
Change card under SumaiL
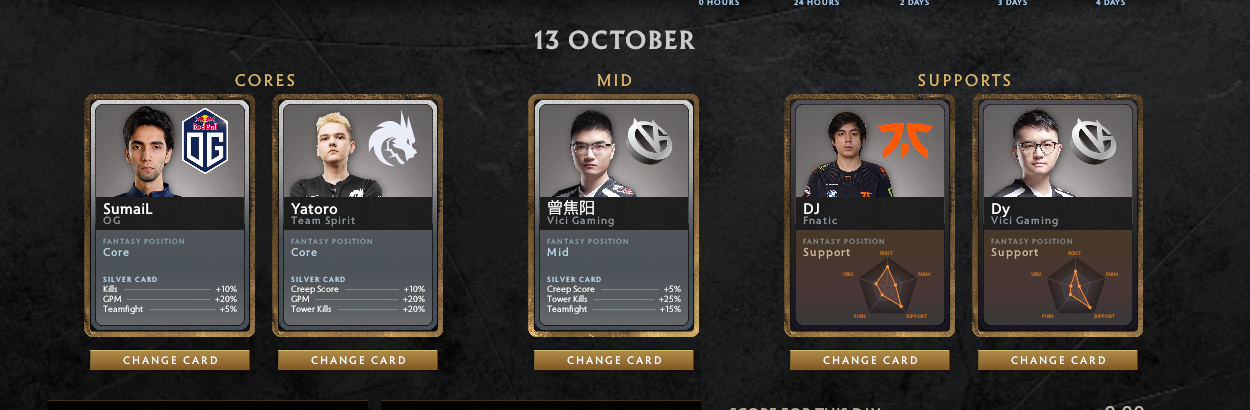point(170,360)
